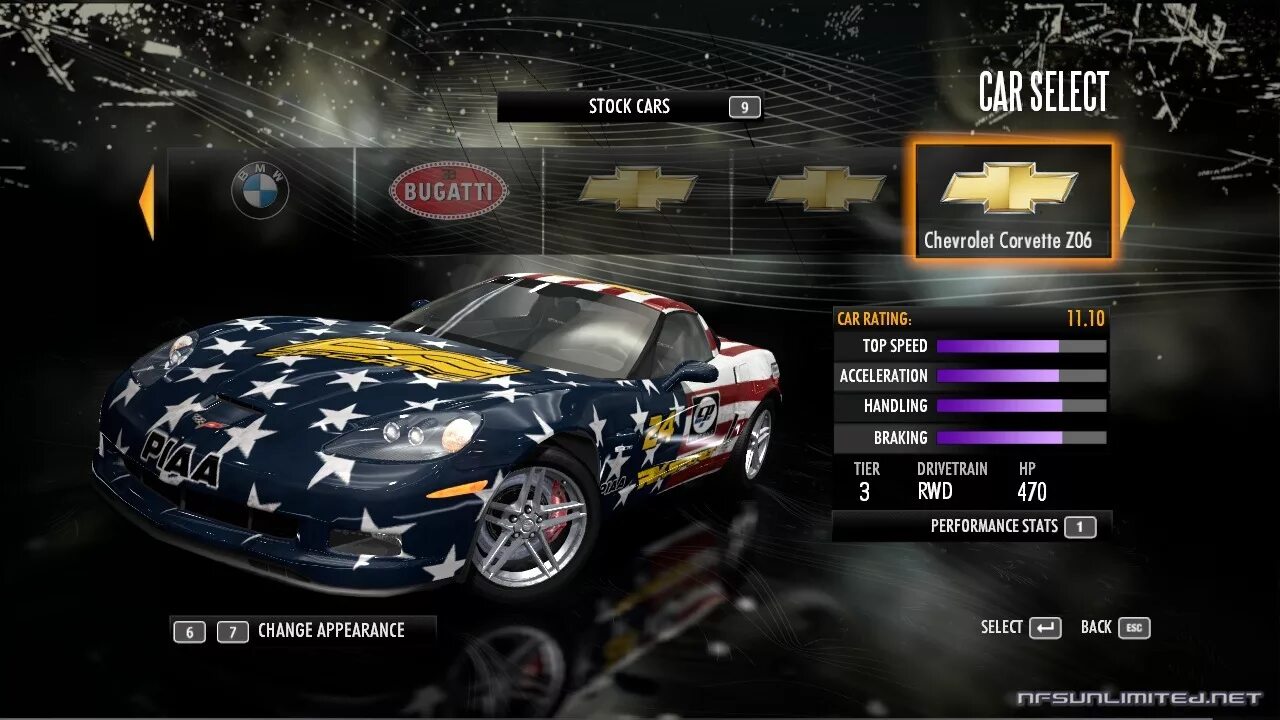Open the Stock Cars category selector
1280x720 pixels.
(629, 107)
